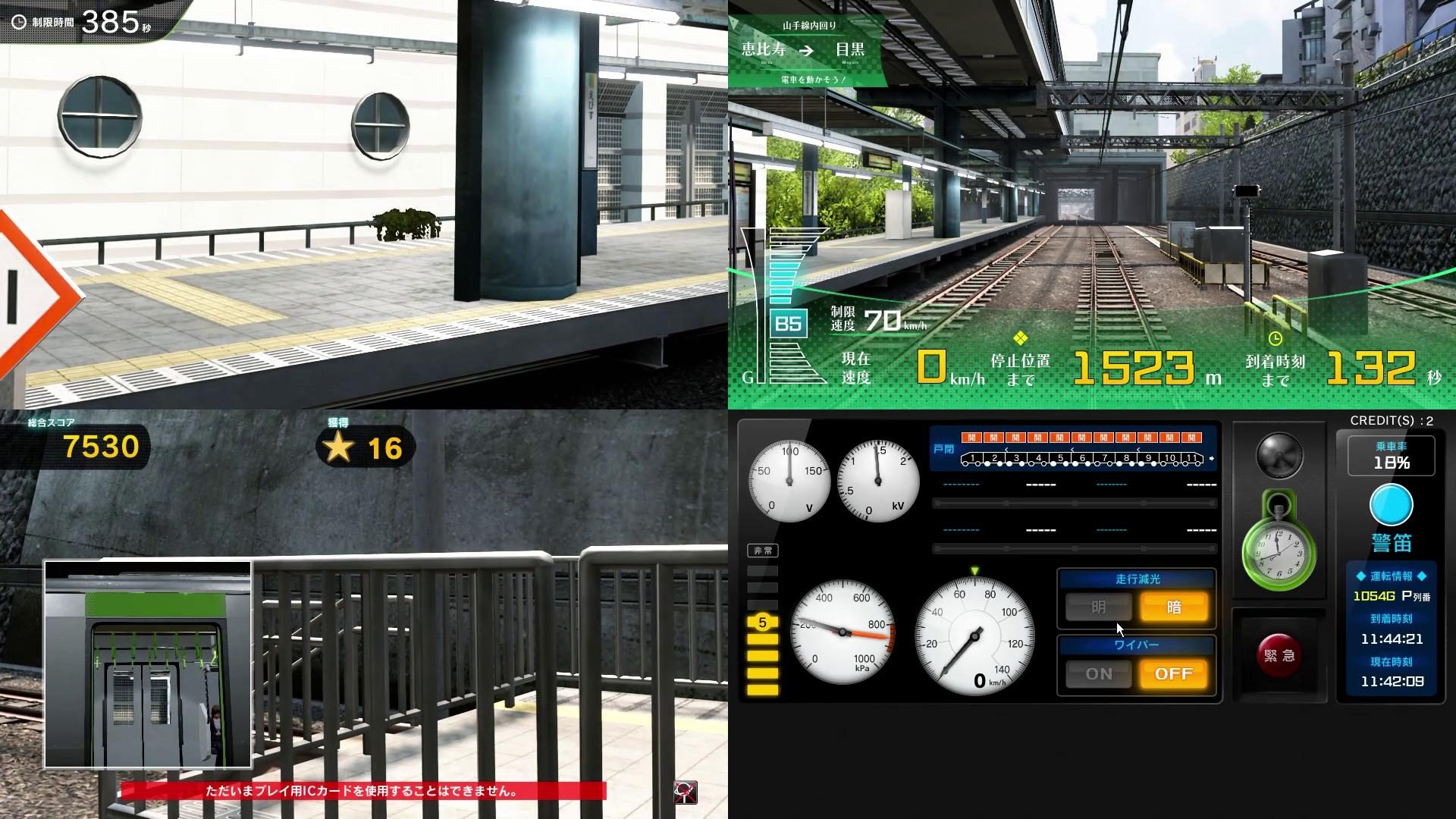Toggle the 開 door indicator for car 1
1456x819 pixels.
coord(972,438)
